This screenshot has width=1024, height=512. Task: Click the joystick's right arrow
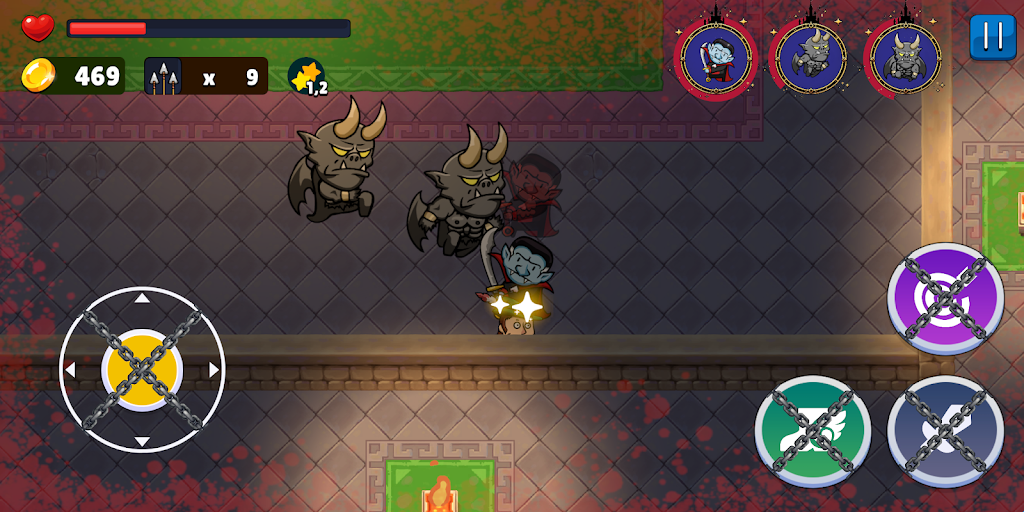coord(214,370)
